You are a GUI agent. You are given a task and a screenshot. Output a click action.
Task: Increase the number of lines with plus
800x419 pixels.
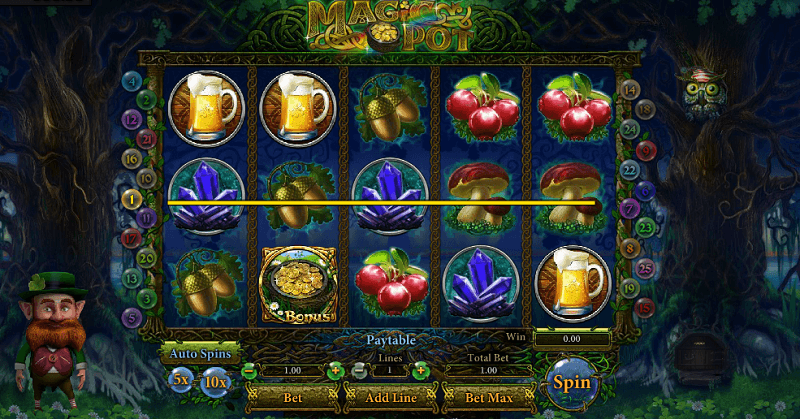point(420,371)
